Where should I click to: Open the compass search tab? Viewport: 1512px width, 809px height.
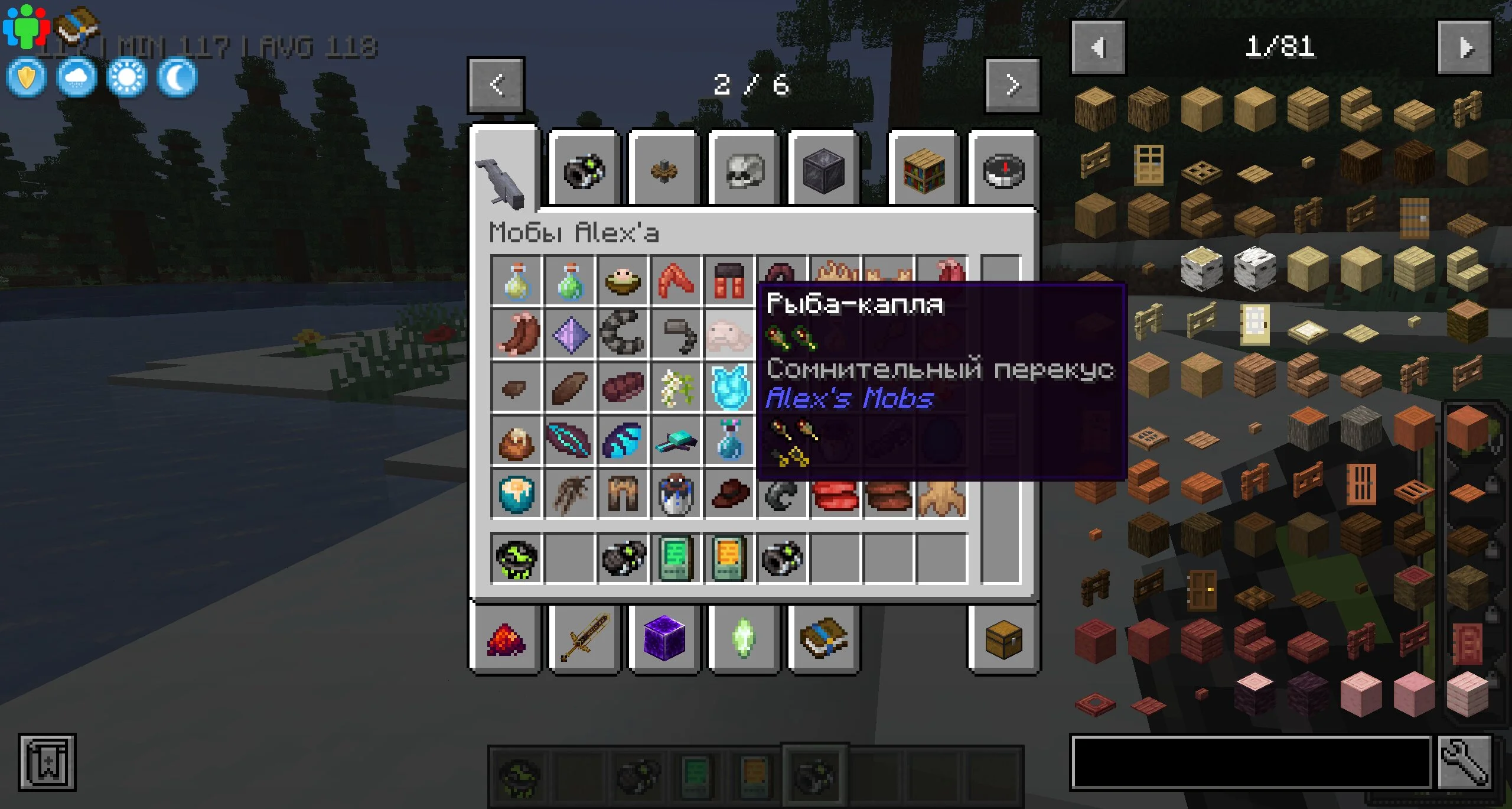coord(1003,171)
